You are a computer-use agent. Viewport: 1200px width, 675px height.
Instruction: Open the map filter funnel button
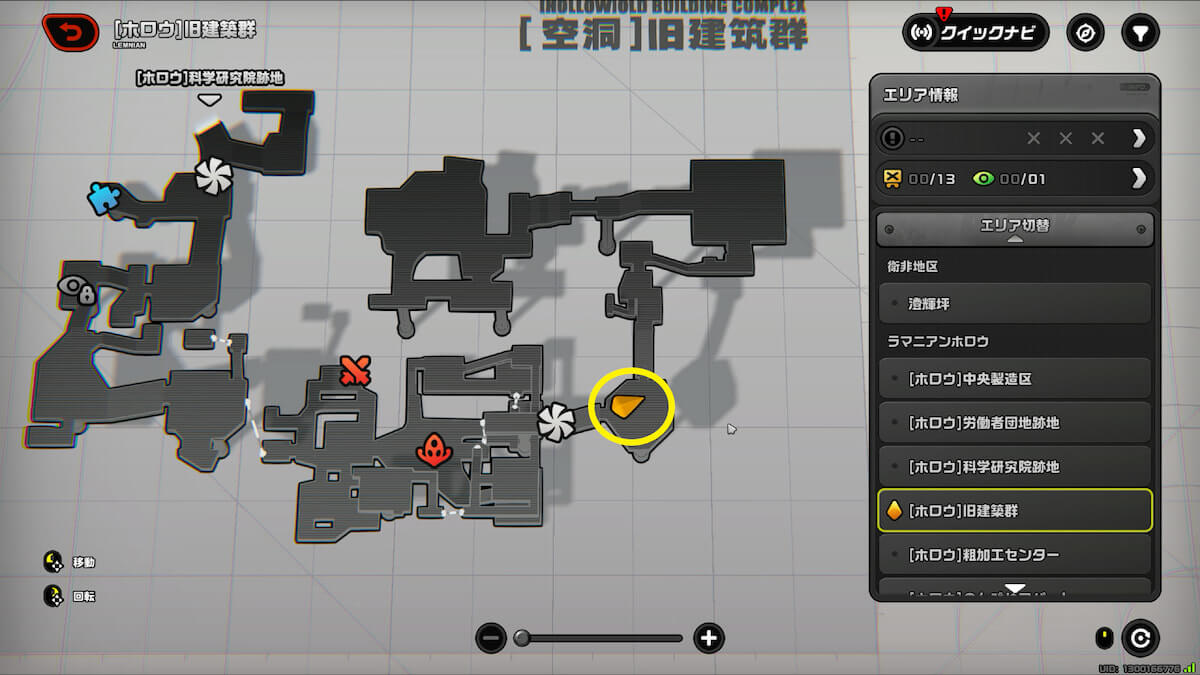(x=1138, y=32)
